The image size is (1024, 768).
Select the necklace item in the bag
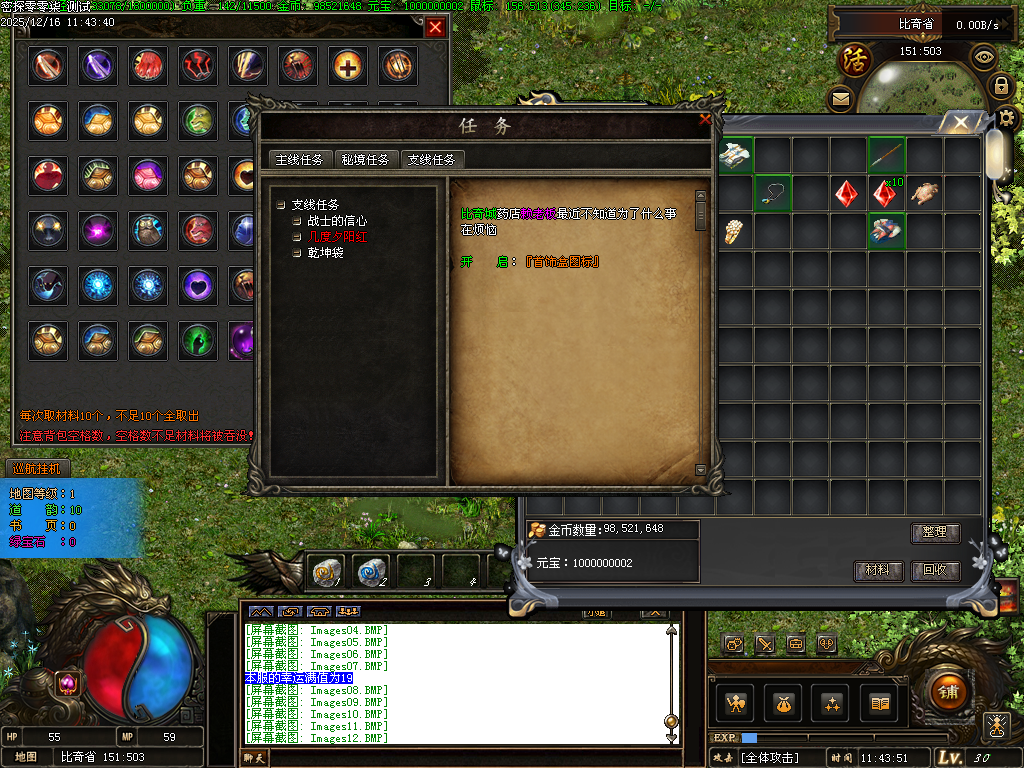(x=772, y=193)
